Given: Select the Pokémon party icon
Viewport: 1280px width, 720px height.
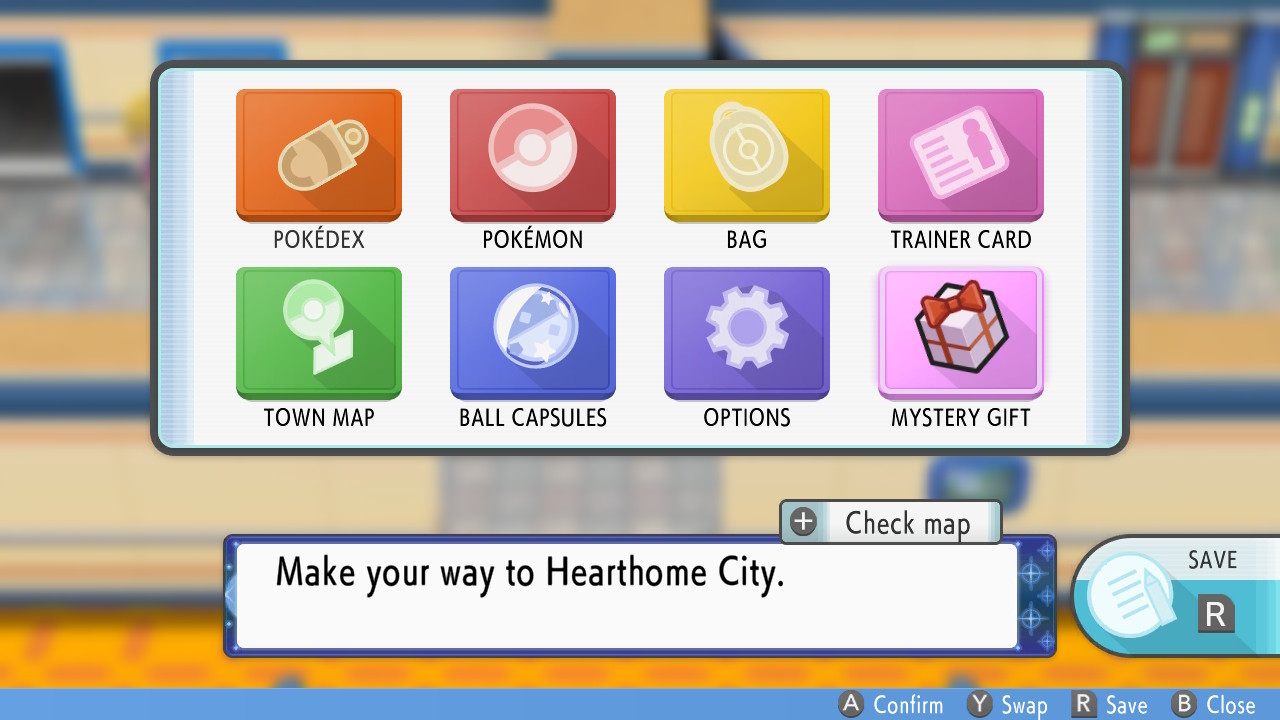Looking at the screenshot, I should pos(532,155).
